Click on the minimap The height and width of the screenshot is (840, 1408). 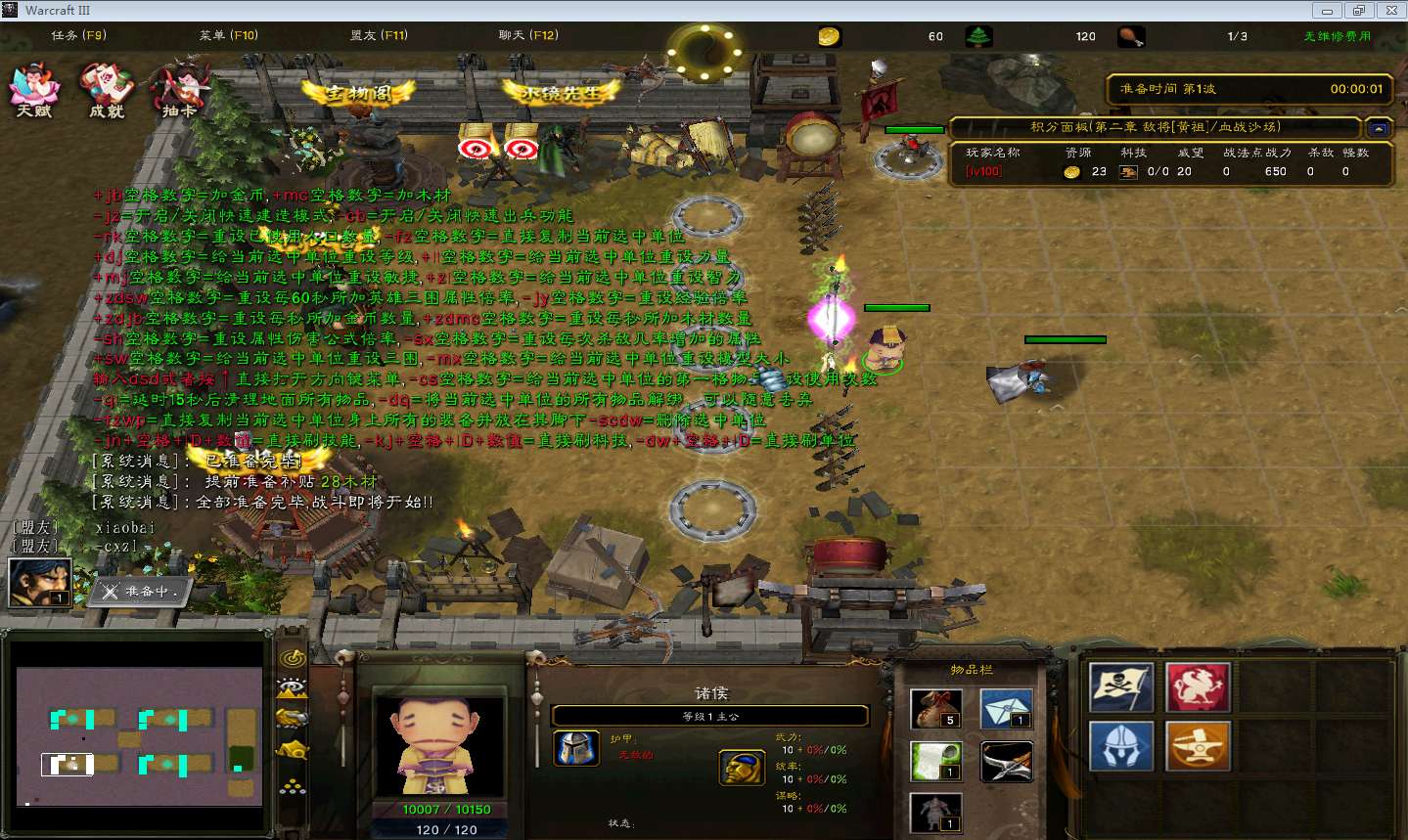(140, 735)
